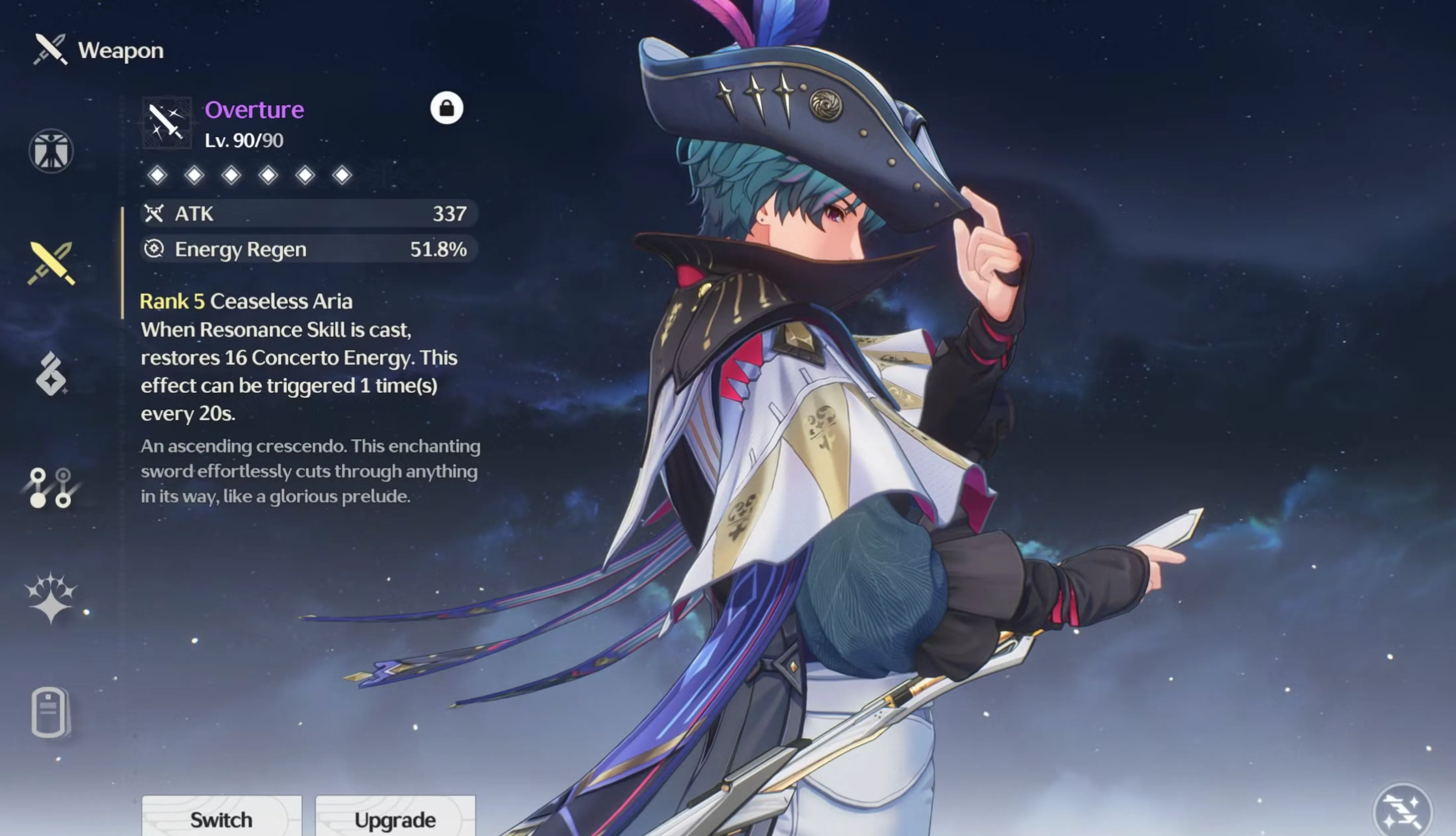Open the character overview tab
Screen dimensions: 1456x836
coord(51,151)
